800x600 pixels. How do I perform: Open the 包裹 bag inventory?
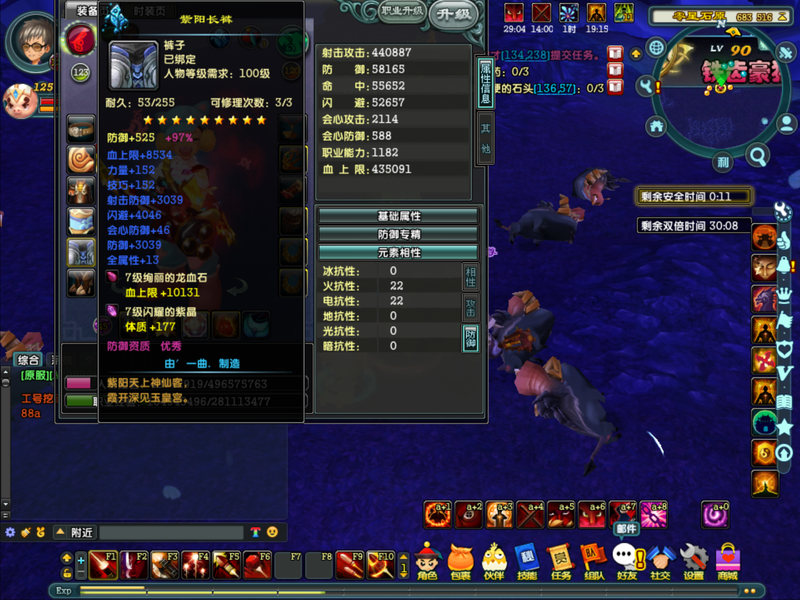pos(460,562)
